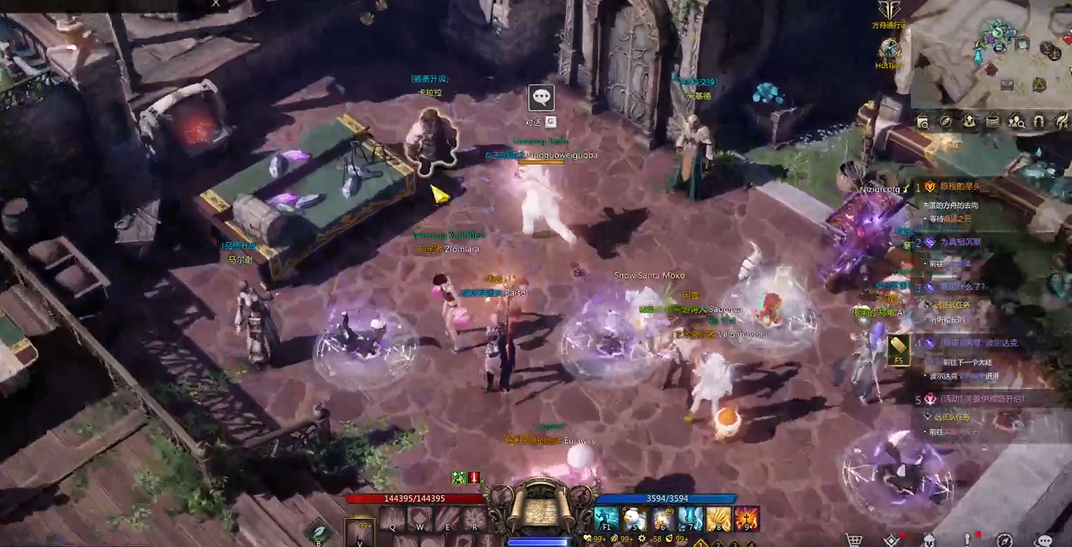
Task: Click the compass icon under the minimap
Action: [946, 122]
